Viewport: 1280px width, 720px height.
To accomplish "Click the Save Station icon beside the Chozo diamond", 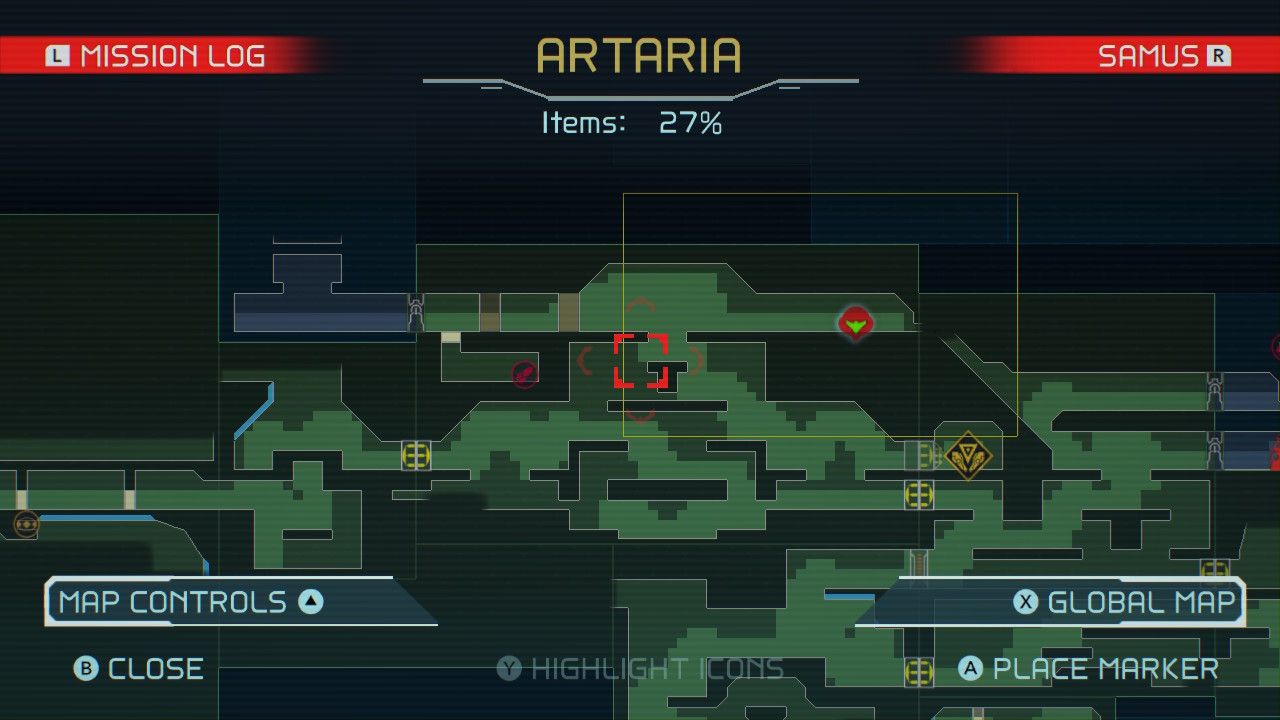I will 917,457.
